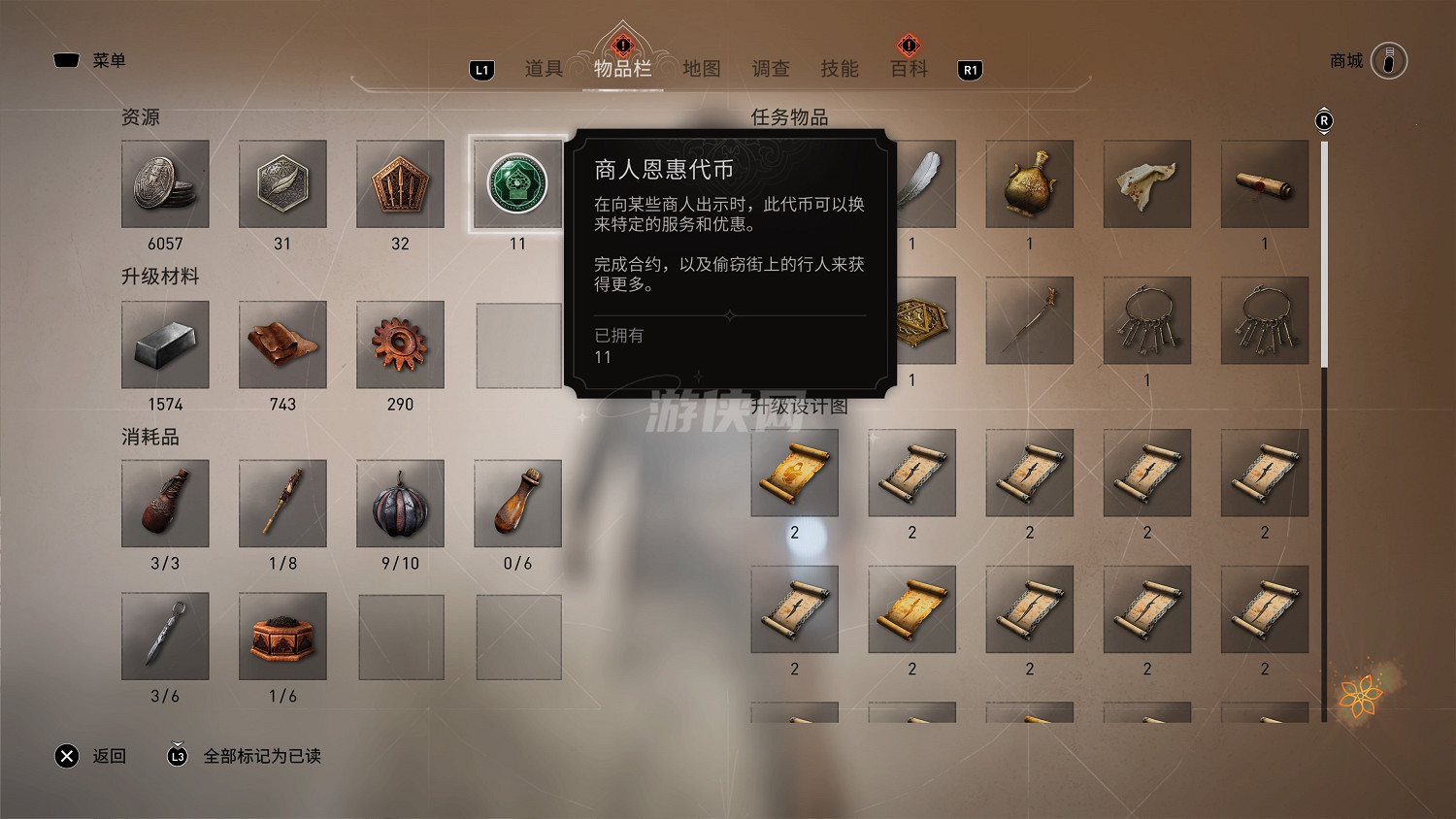The width and height of the screenshot is (1456, 819).
Task: Click the key ring quest item showing 1
Action: (x=1147, y=320)
